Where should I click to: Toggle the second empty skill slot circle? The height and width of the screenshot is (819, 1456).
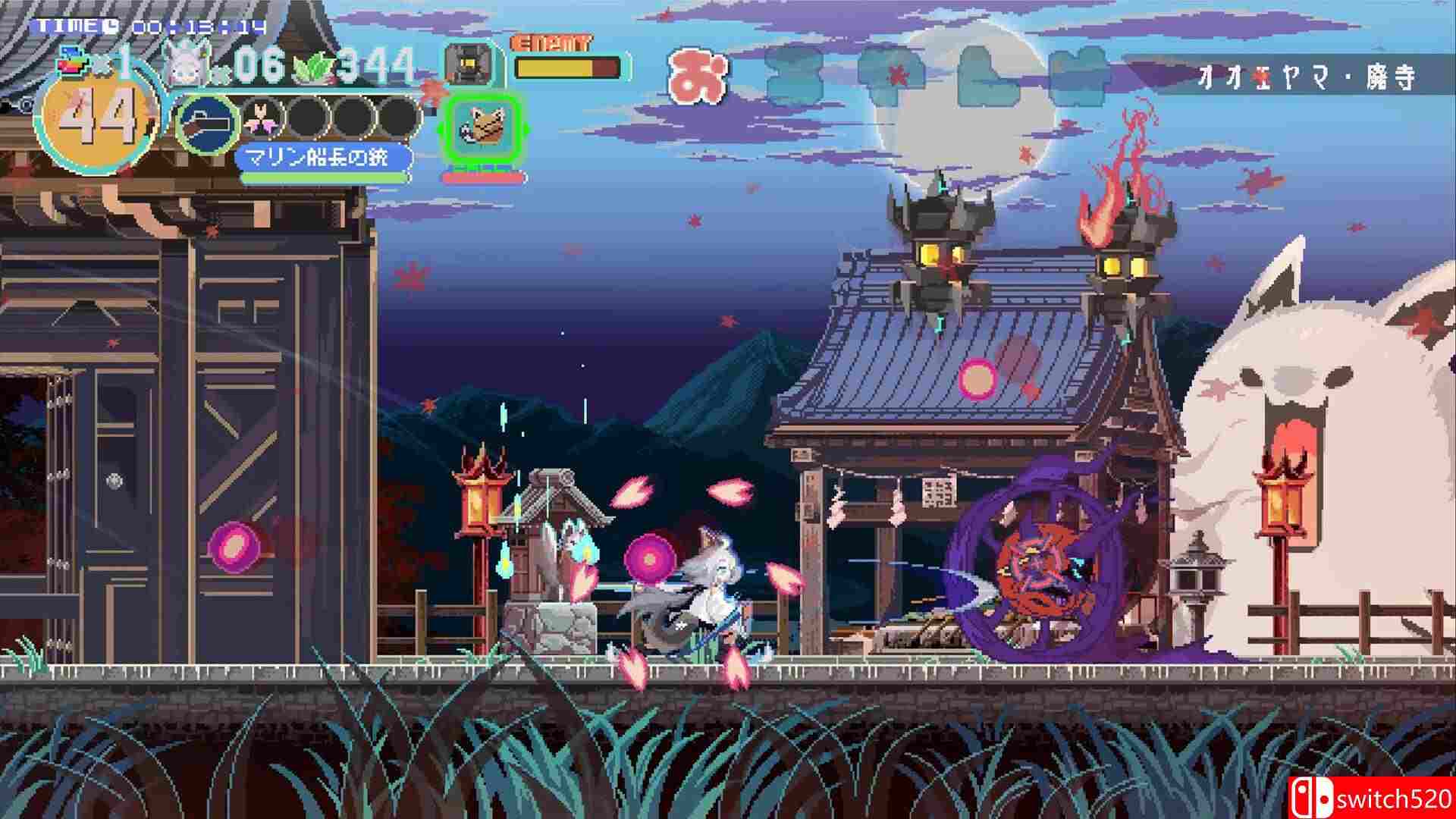[351, 119]
